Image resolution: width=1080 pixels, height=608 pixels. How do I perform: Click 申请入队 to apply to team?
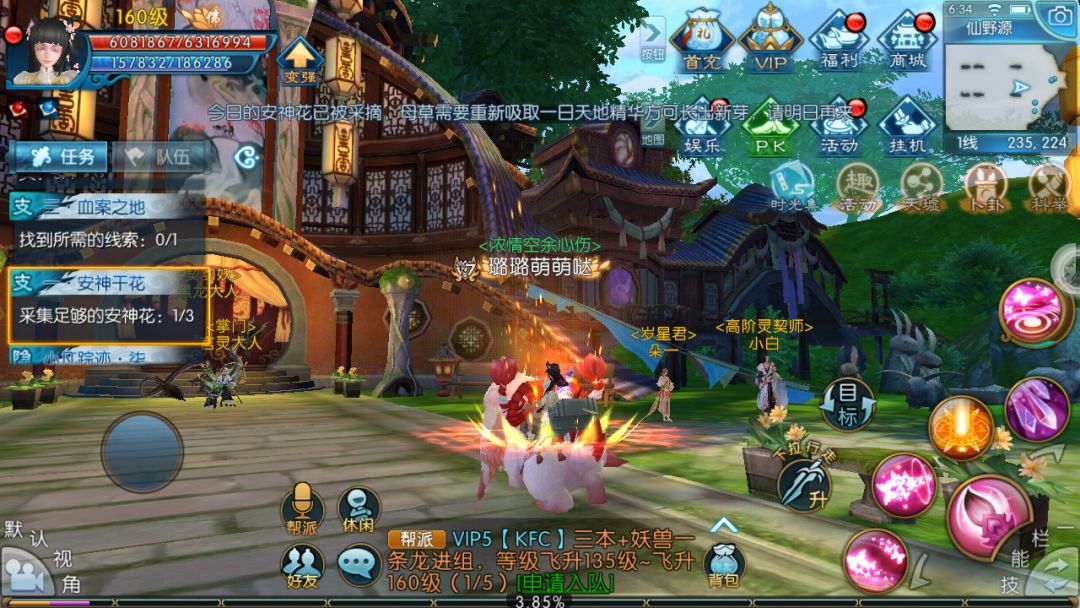point(565,583)
